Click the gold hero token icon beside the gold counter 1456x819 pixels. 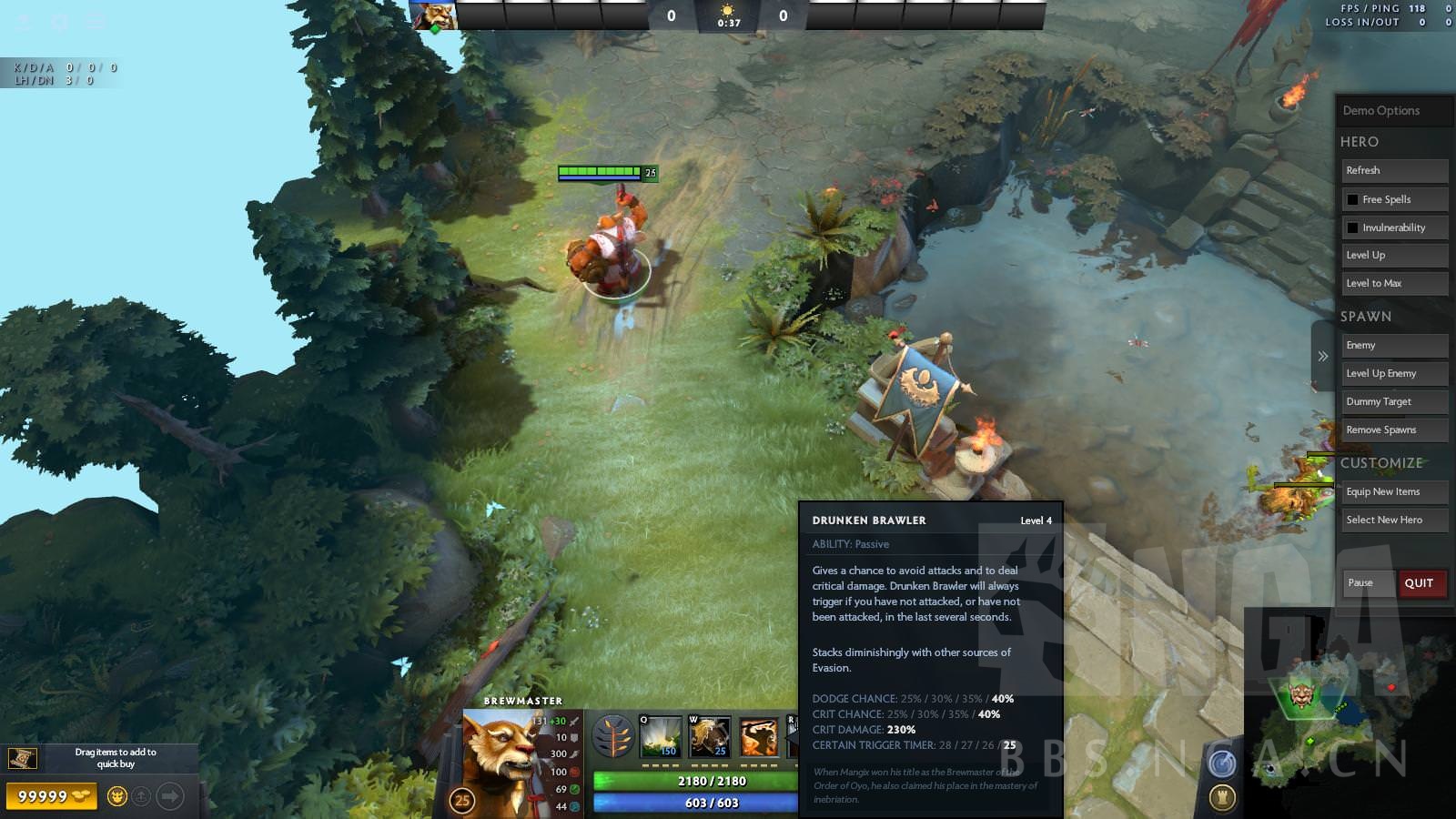(x=117, y=796)
